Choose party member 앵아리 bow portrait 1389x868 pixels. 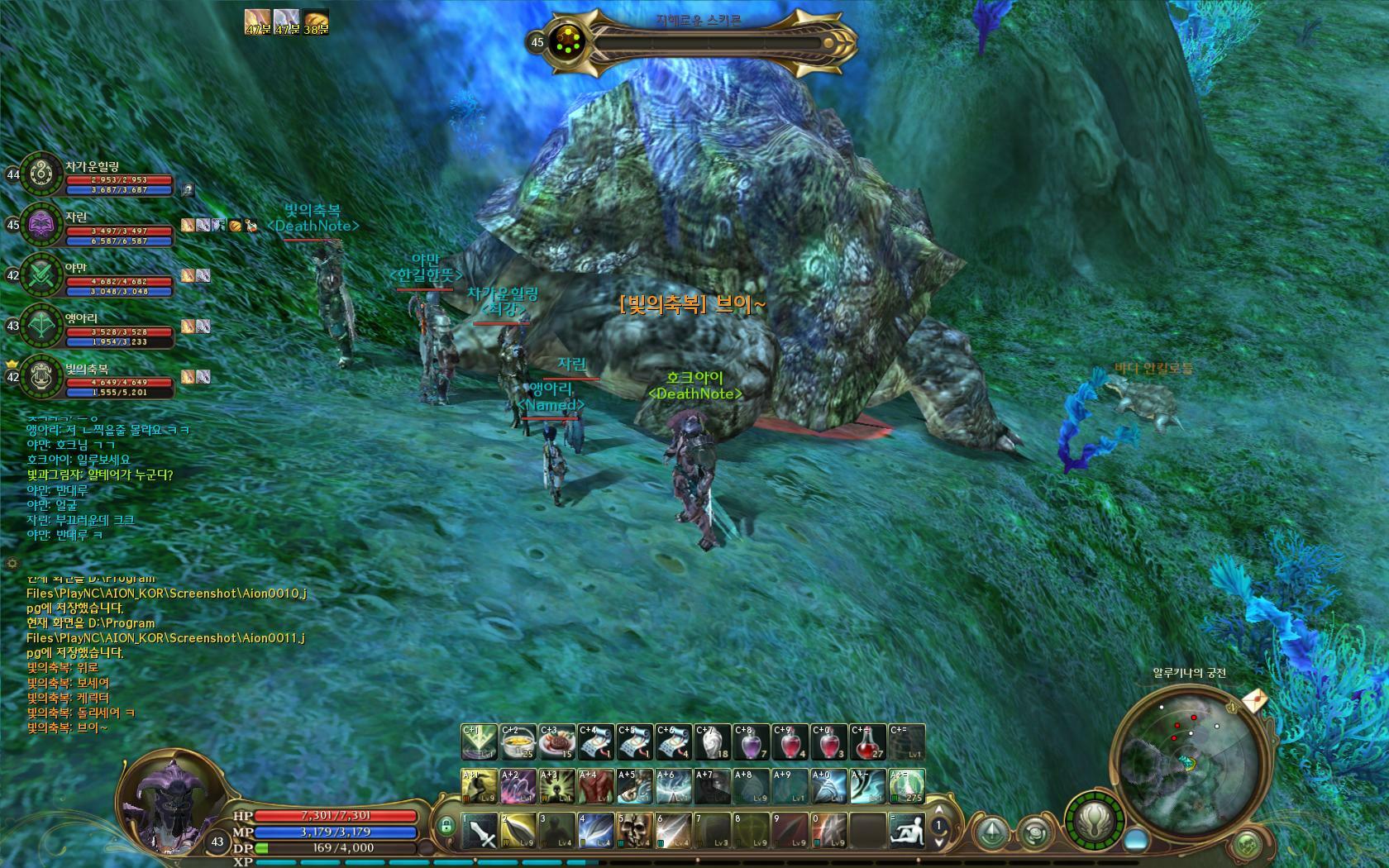point(40,326)
